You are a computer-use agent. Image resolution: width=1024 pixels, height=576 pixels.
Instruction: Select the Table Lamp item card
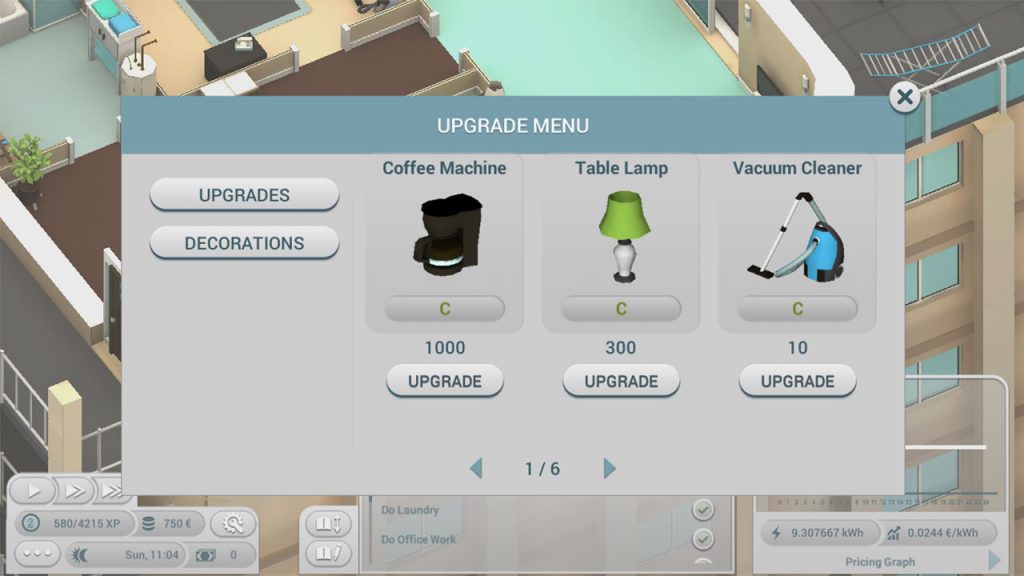[x=621, y=242]
